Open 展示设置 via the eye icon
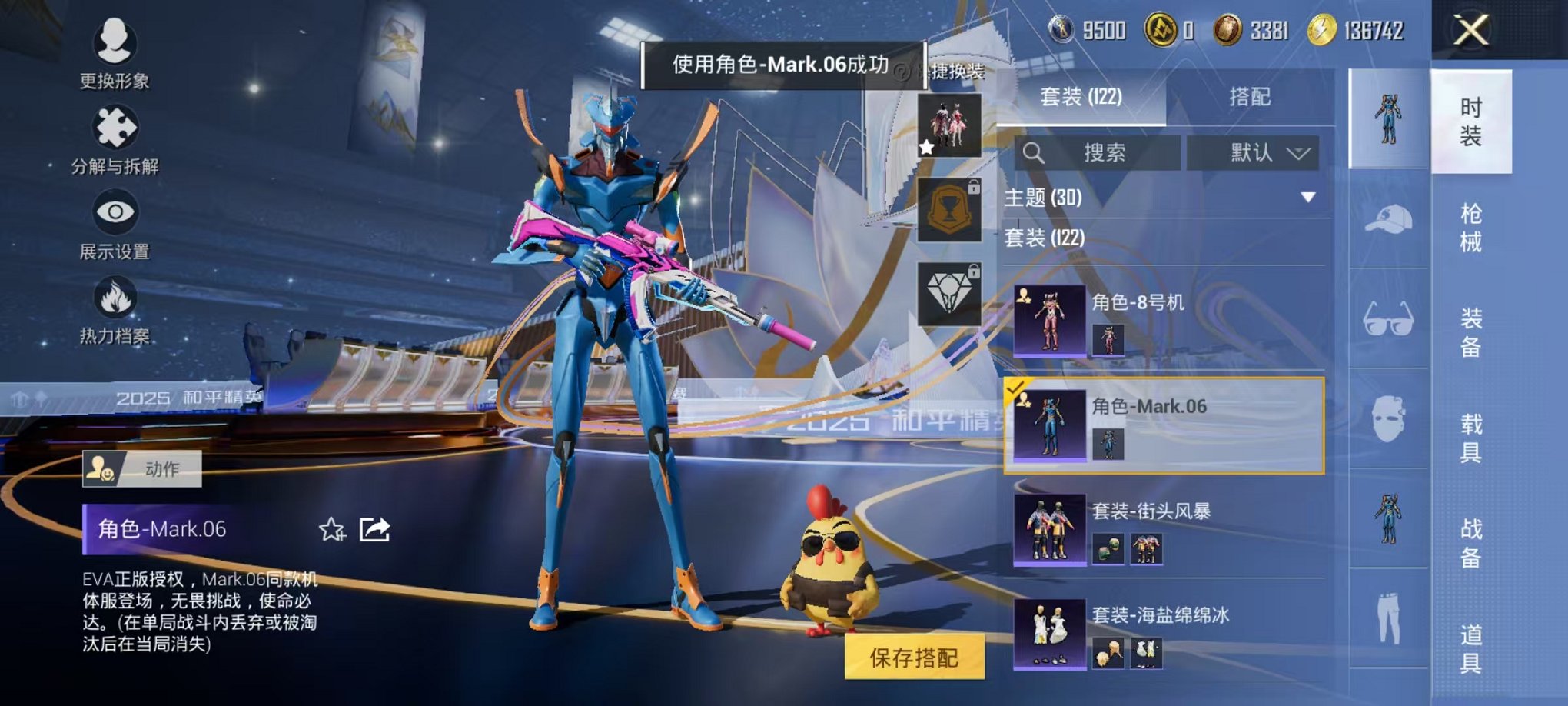Viewport: 1568px width, 706px height. pyautogui.click(x=114, y=214)
